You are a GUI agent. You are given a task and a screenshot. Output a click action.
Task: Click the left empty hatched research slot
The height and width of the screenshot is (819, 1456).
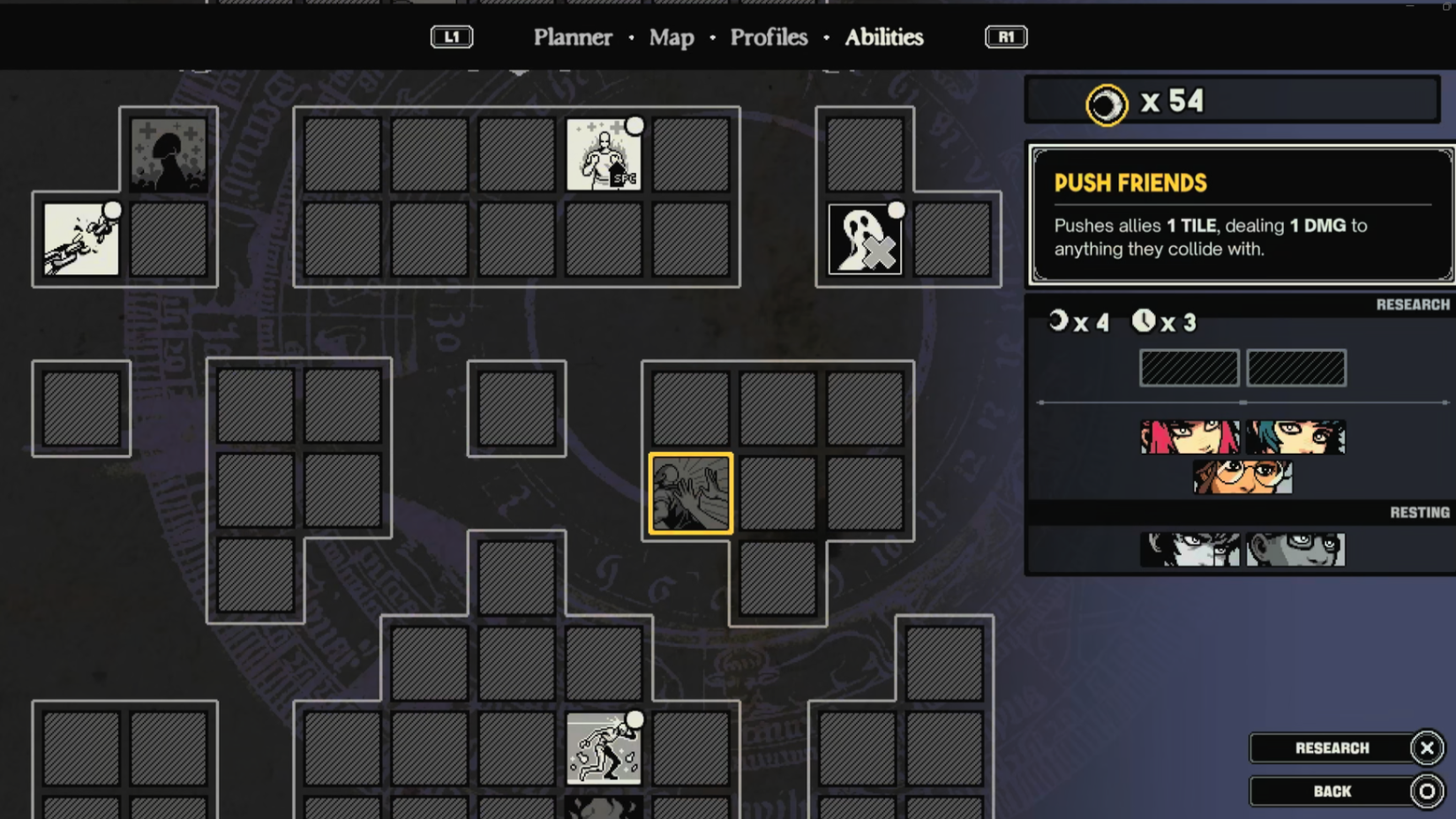pyautogui.click(x=1190, y=368)
